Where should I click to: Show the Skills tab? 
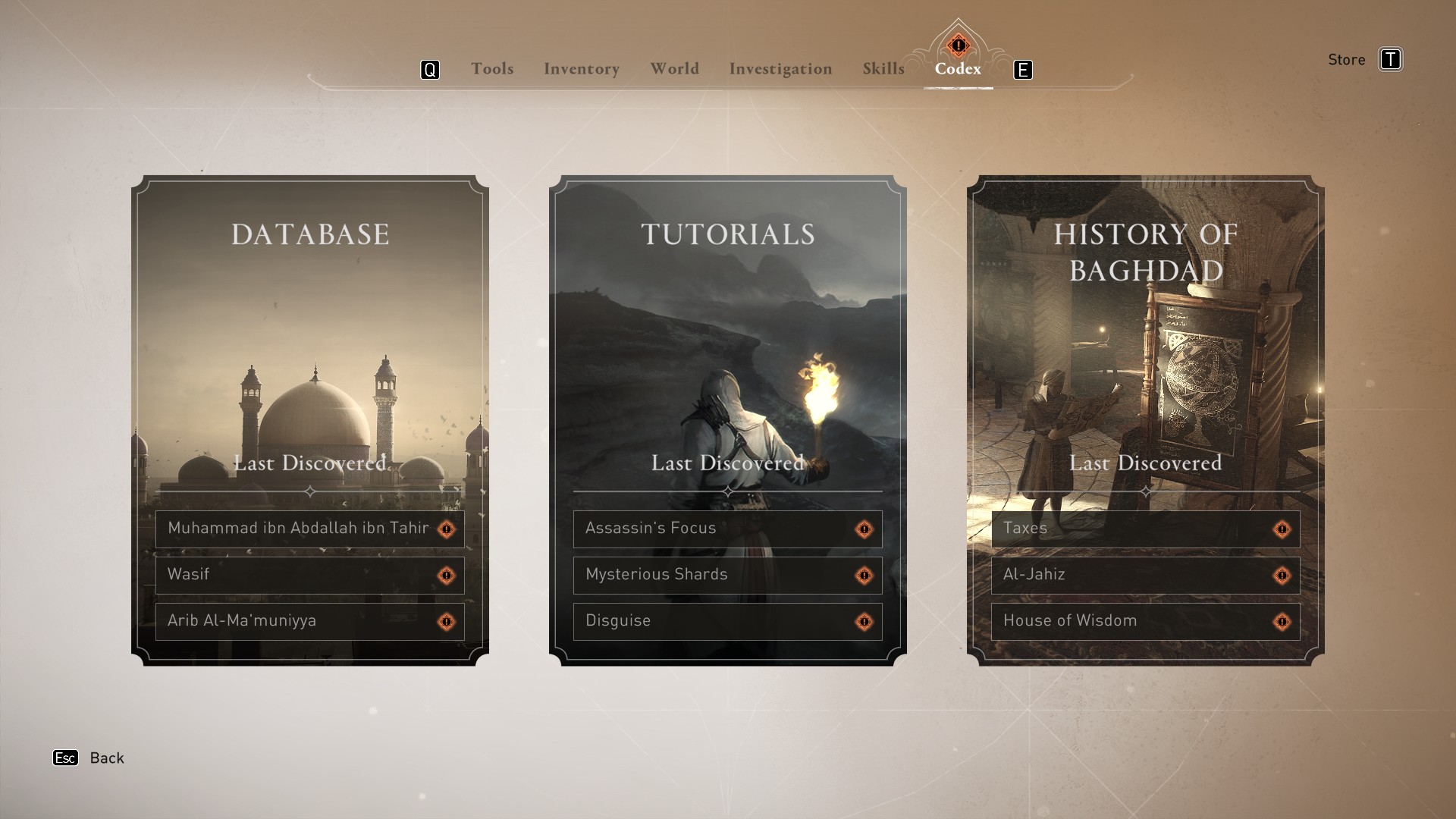[x=883, y=69]
